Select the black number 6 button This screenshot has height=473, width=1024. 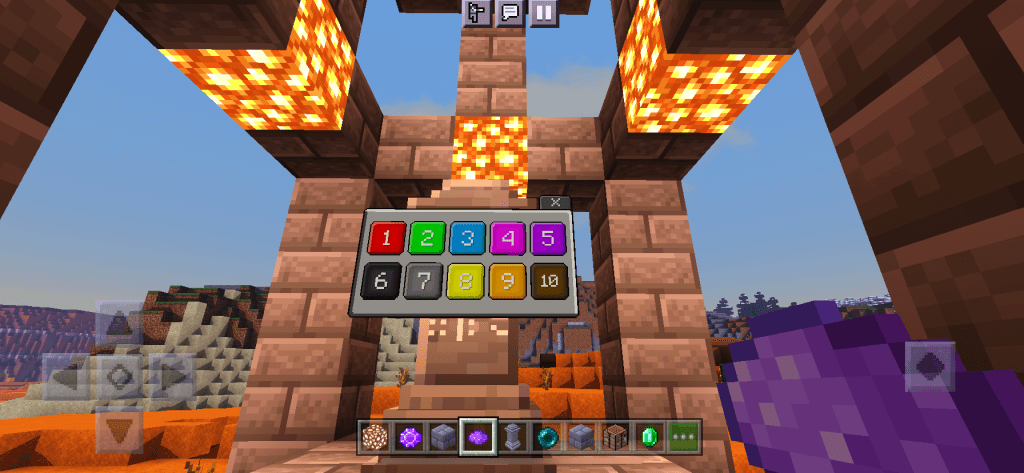380,281
